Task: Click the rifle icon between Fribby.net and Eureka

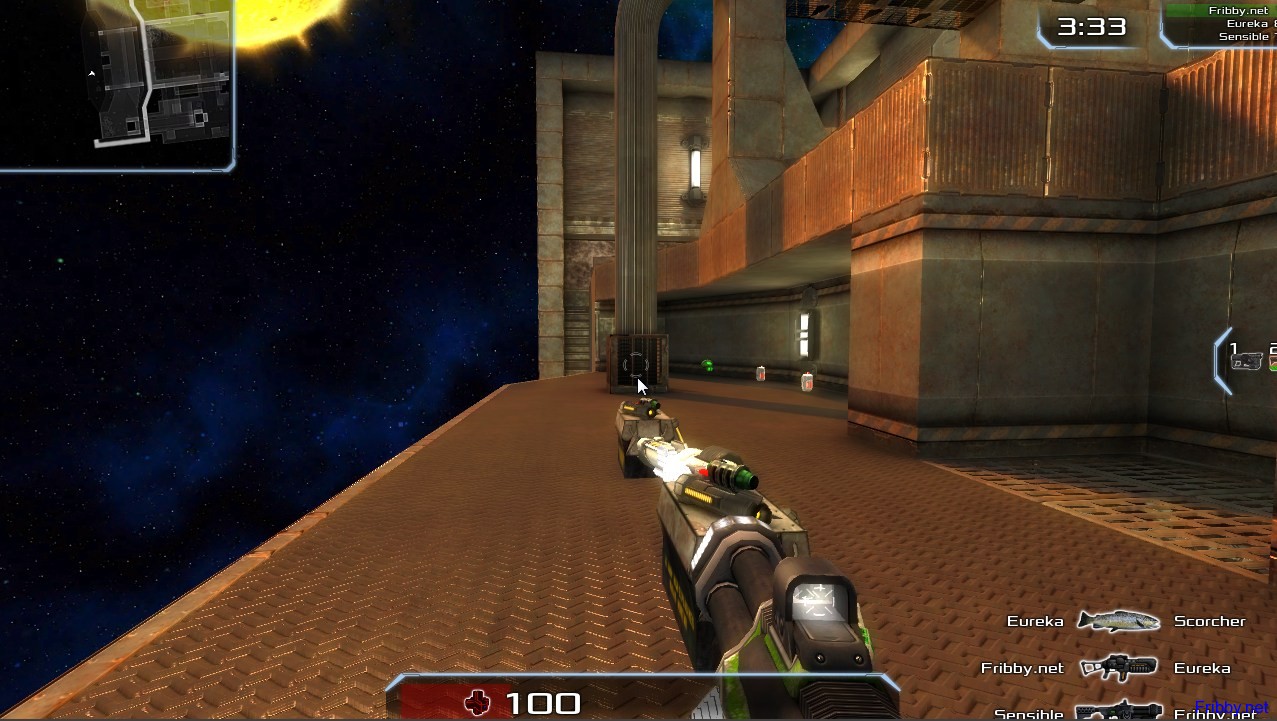Action: click(1118, 667)
